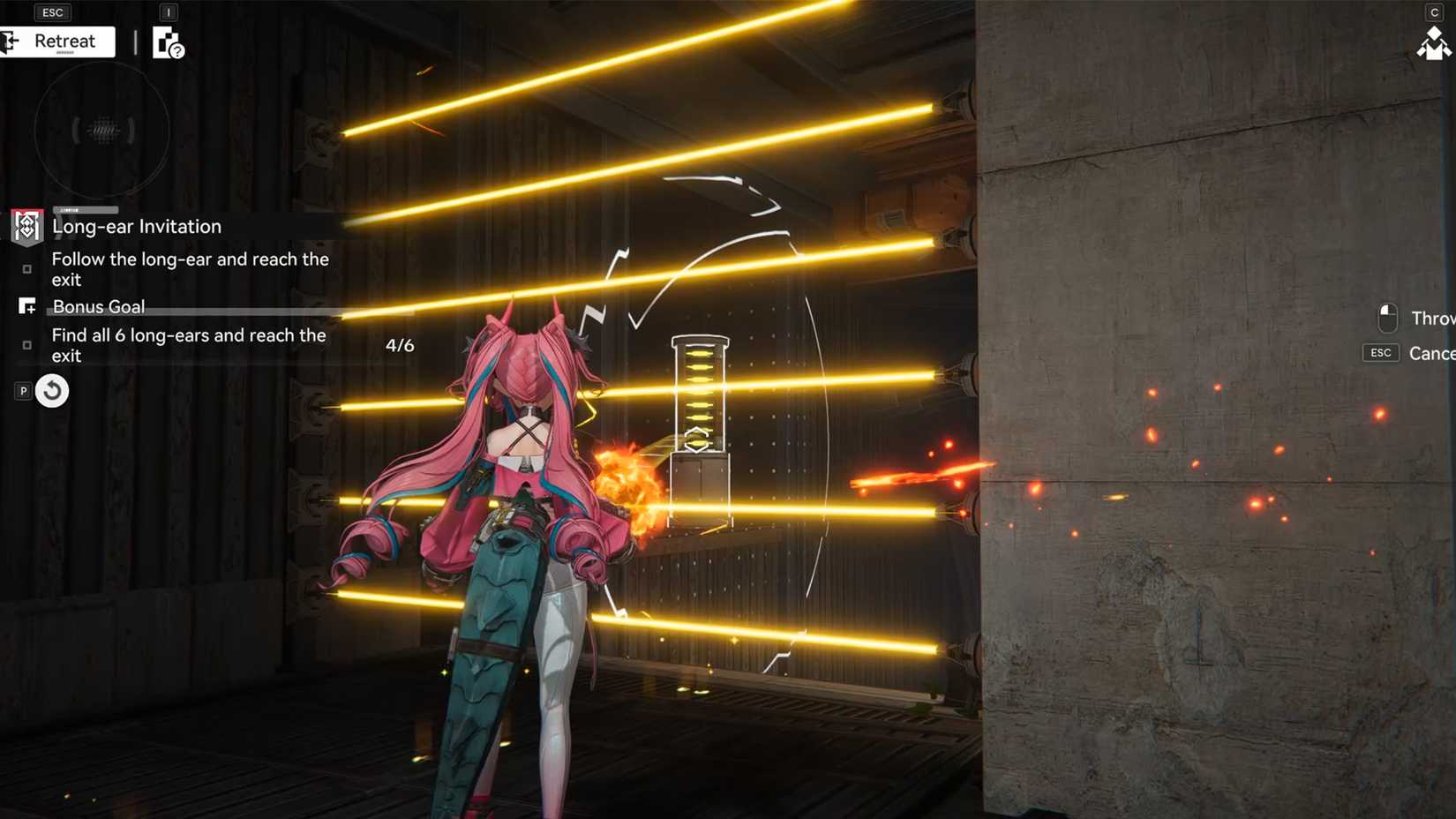The height and width of the screenshot is (819, 1456).
Task: Click the progress bar above Long-ear Invitation
Action: (x=85, y=209)
